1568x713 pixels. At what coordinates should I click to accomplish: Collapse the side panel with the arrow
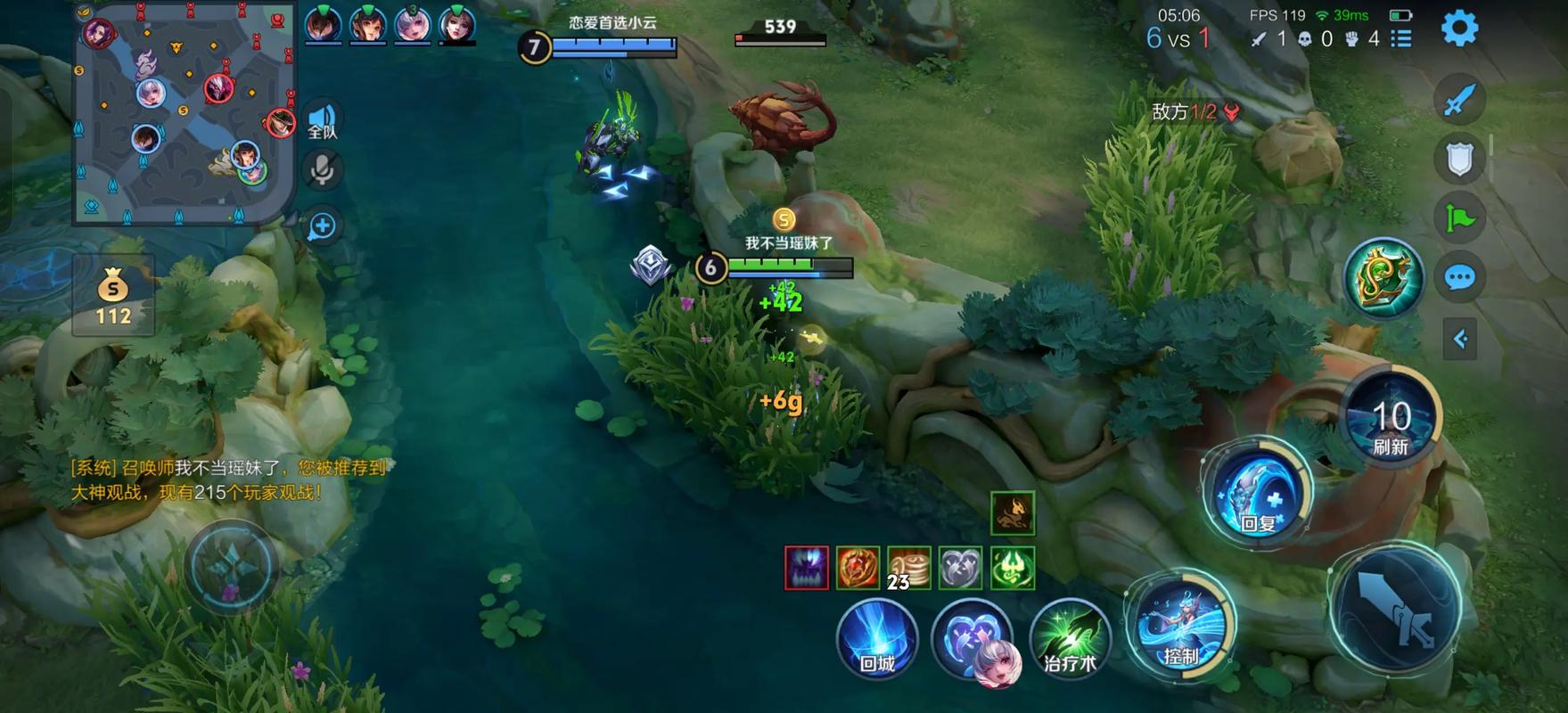tap(1459, 339)
